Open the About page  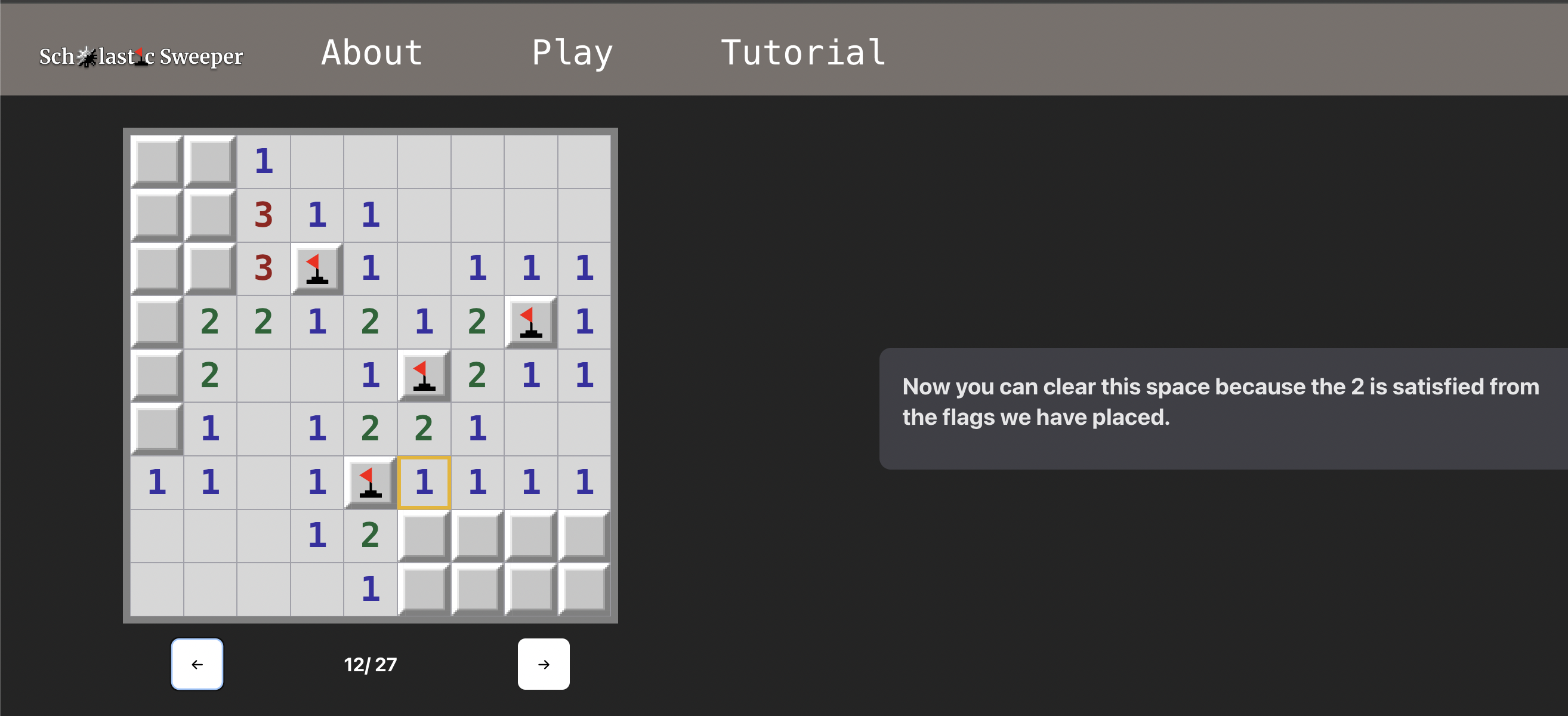pos(371,54)
